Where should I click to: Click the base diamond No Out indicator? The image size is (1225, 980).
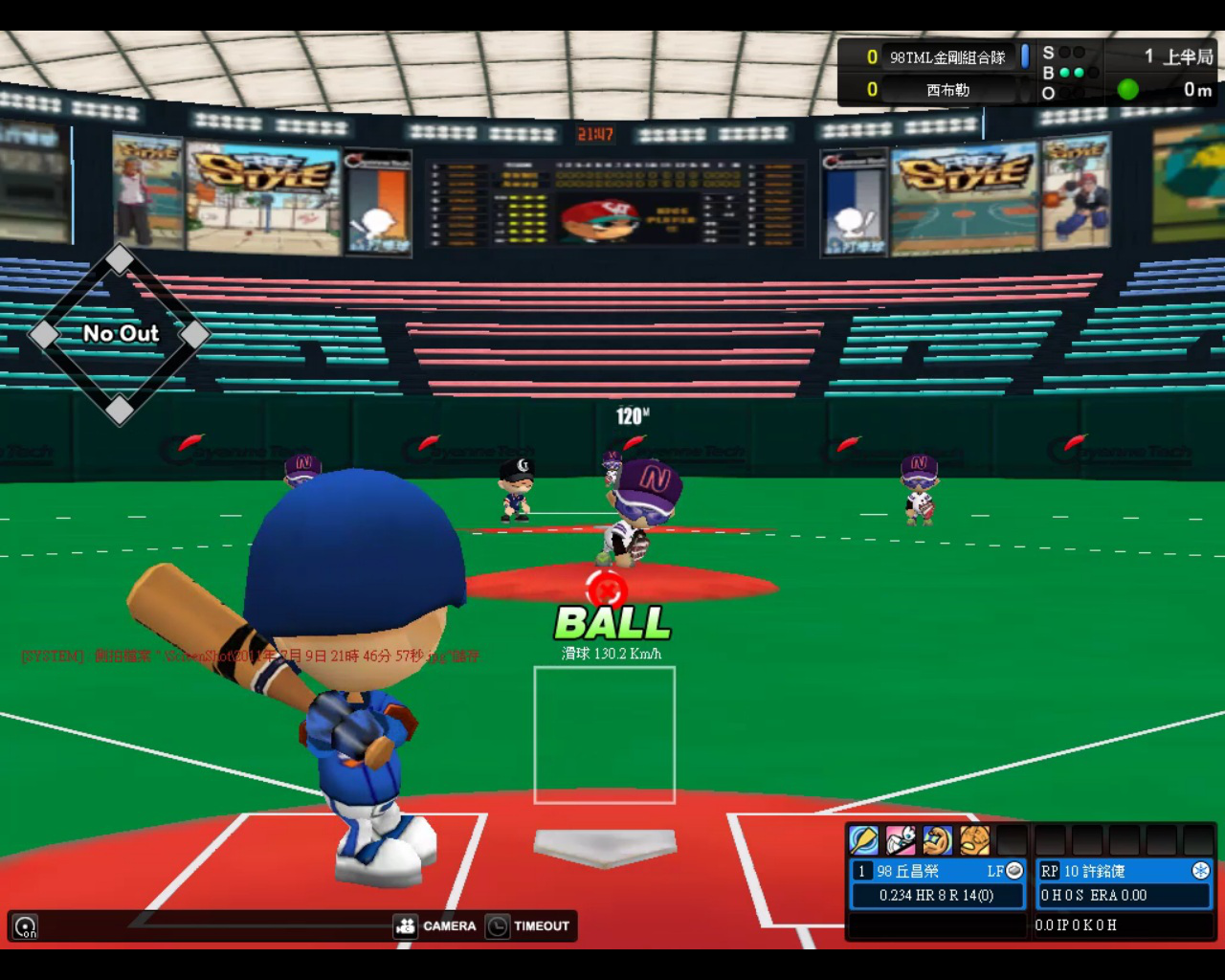pos(120,333)
